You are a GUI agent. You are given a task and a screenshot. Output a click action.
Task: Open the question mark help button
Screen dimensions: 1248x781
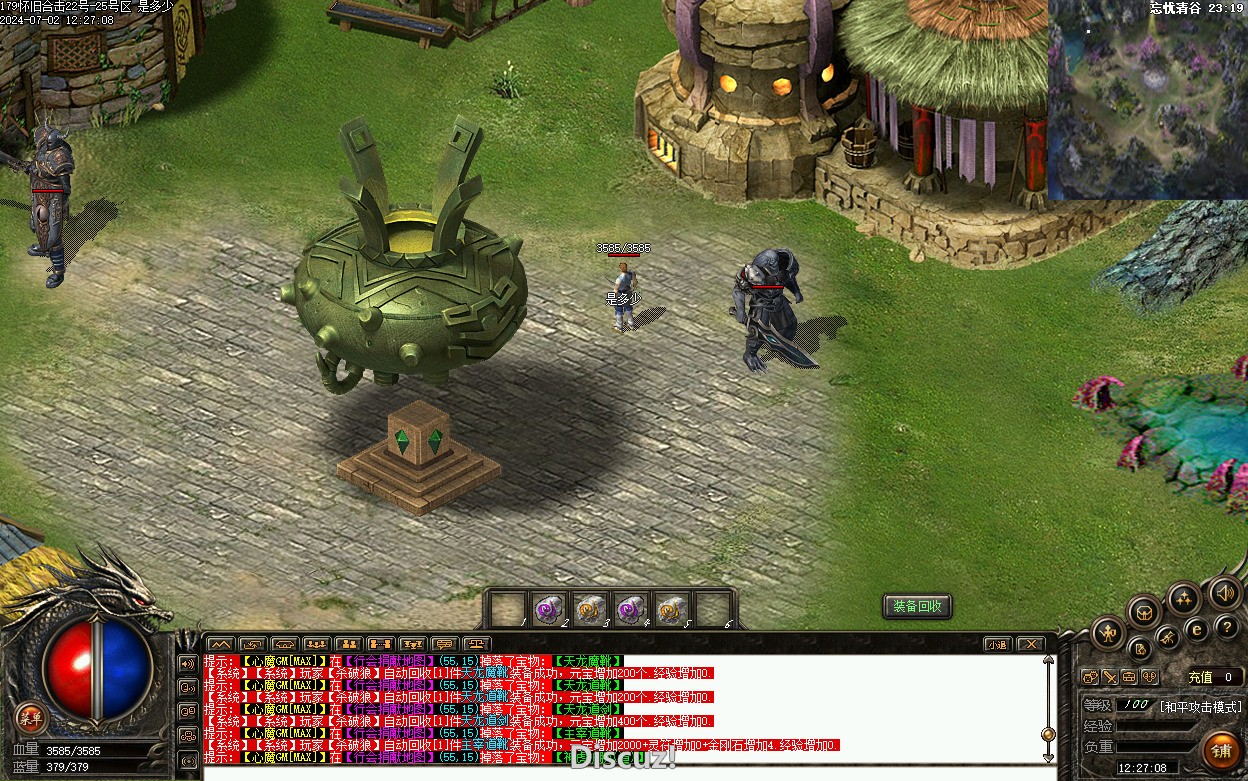click(1228, 628)
